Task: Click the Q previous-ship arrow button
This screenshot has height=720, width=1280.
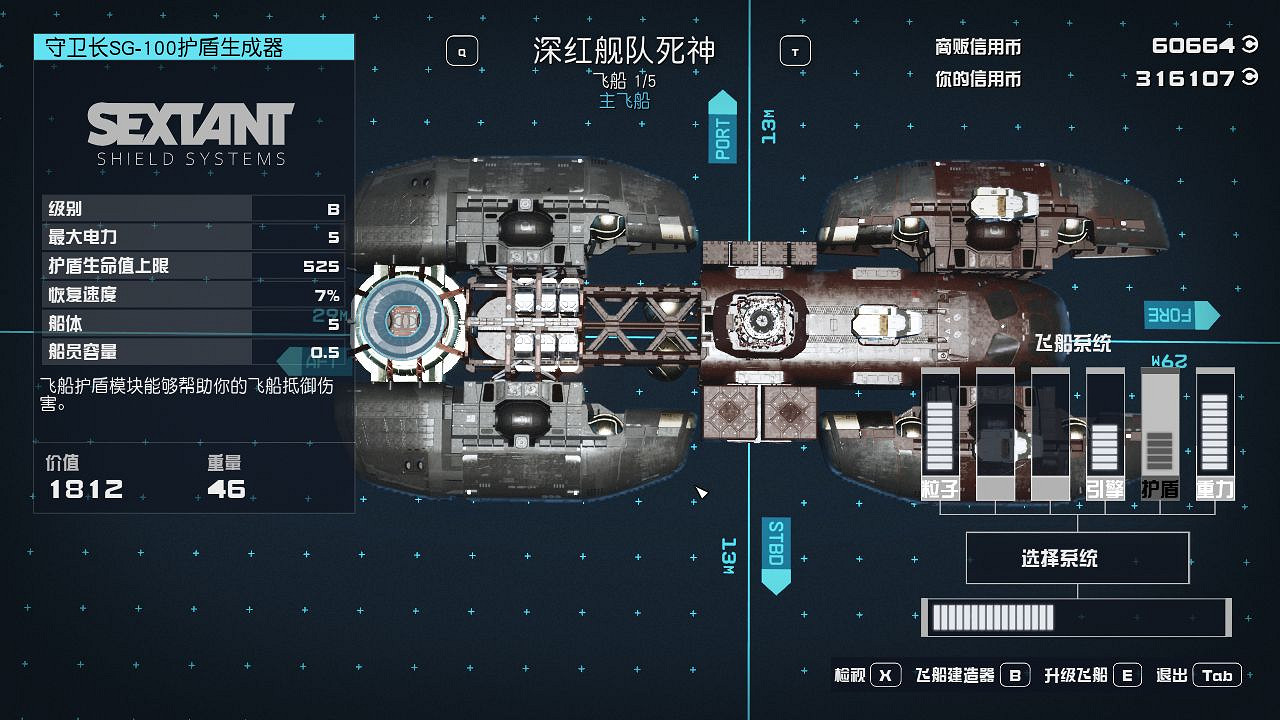Action: point(461,50)
